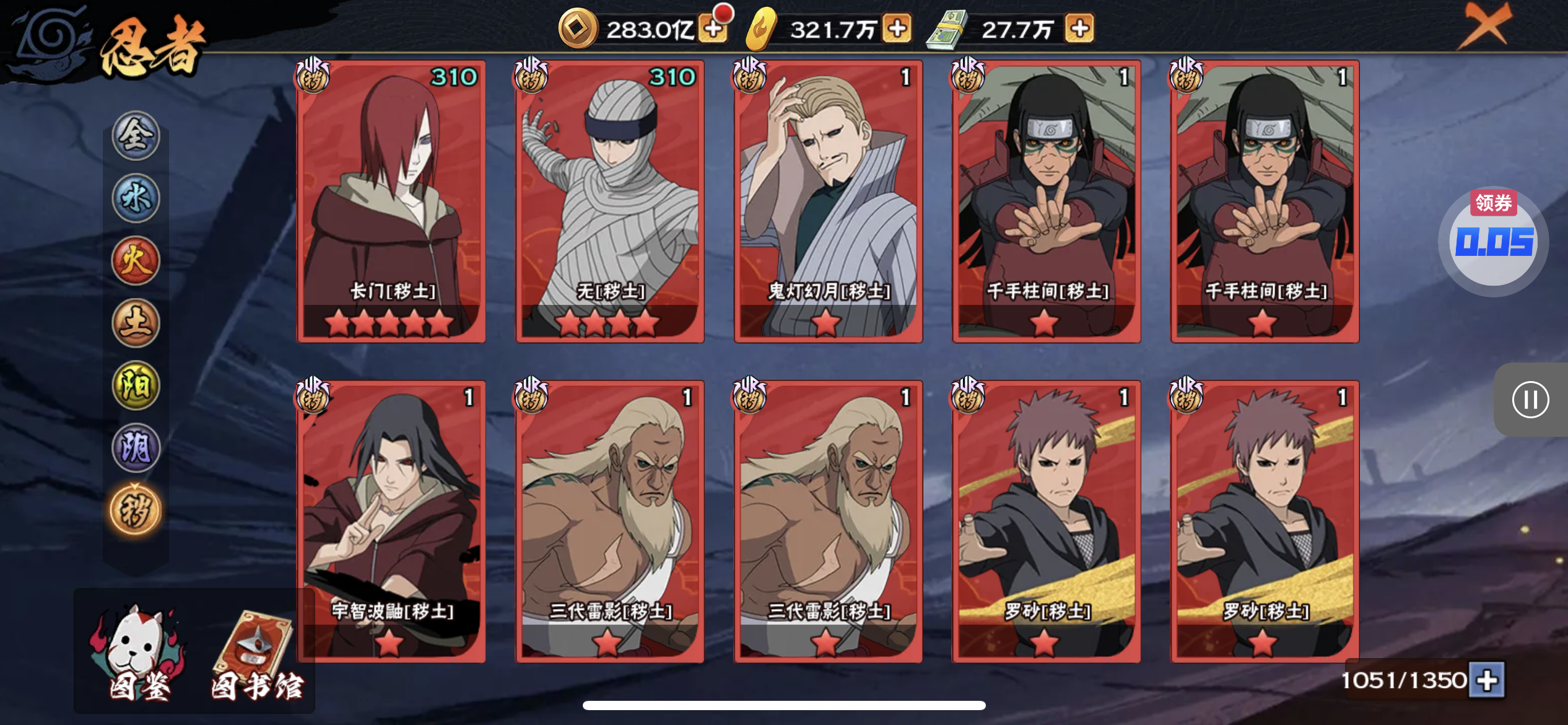Add more cash notes via plus button

(1079, 29)
